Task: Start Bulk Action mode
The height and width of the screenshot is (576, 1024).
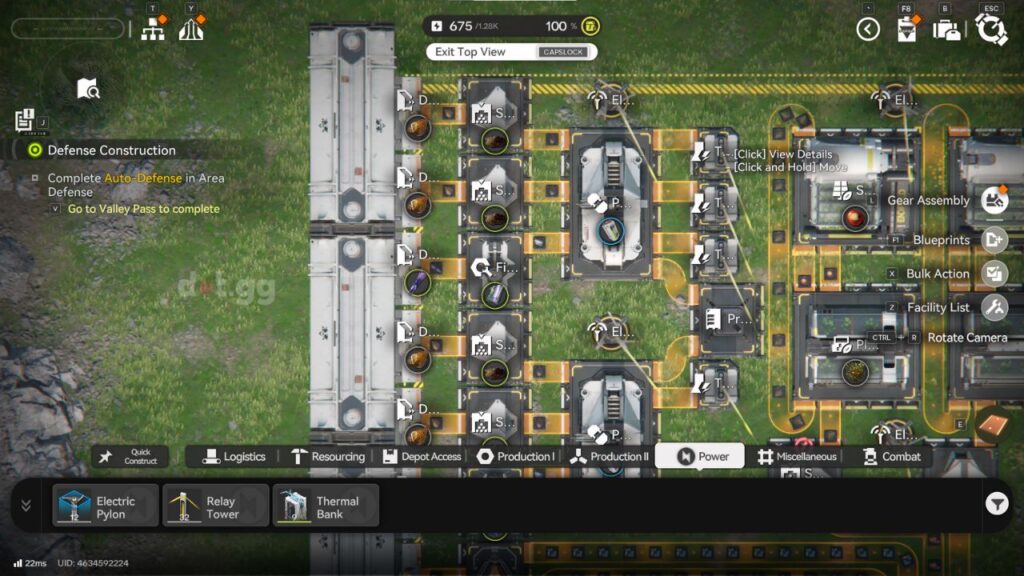Action: (x=994, y=273)
